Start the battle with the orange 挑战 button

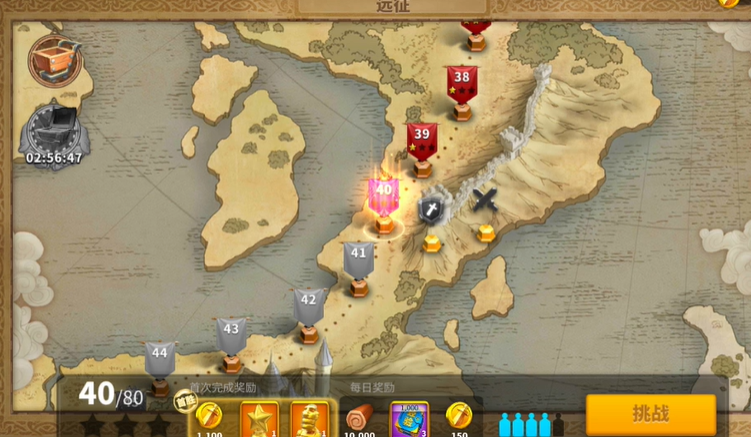click(x=650, y=413)
